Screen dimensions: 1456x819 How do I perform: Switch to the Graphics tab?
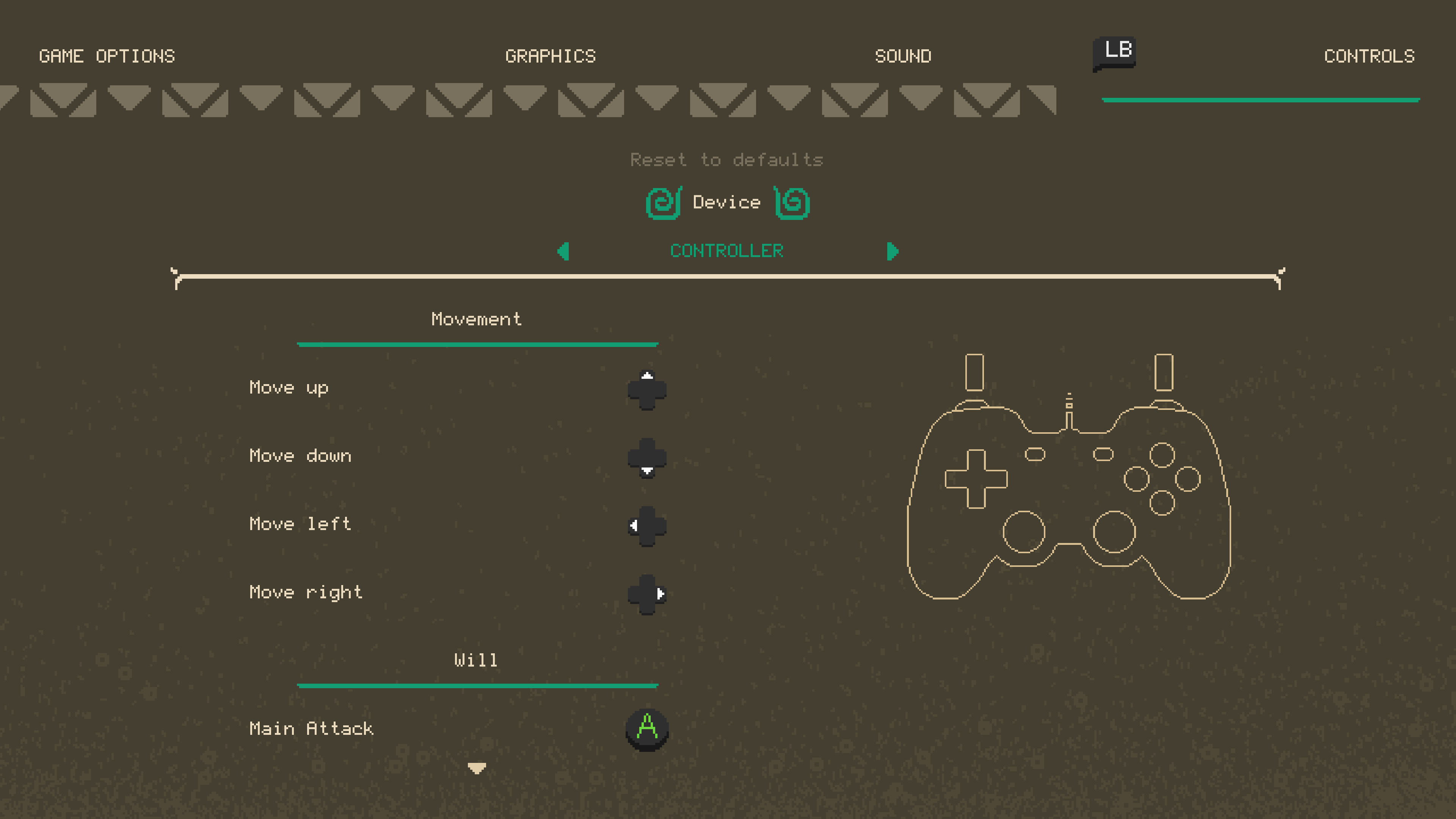click(x=551, y=55)
